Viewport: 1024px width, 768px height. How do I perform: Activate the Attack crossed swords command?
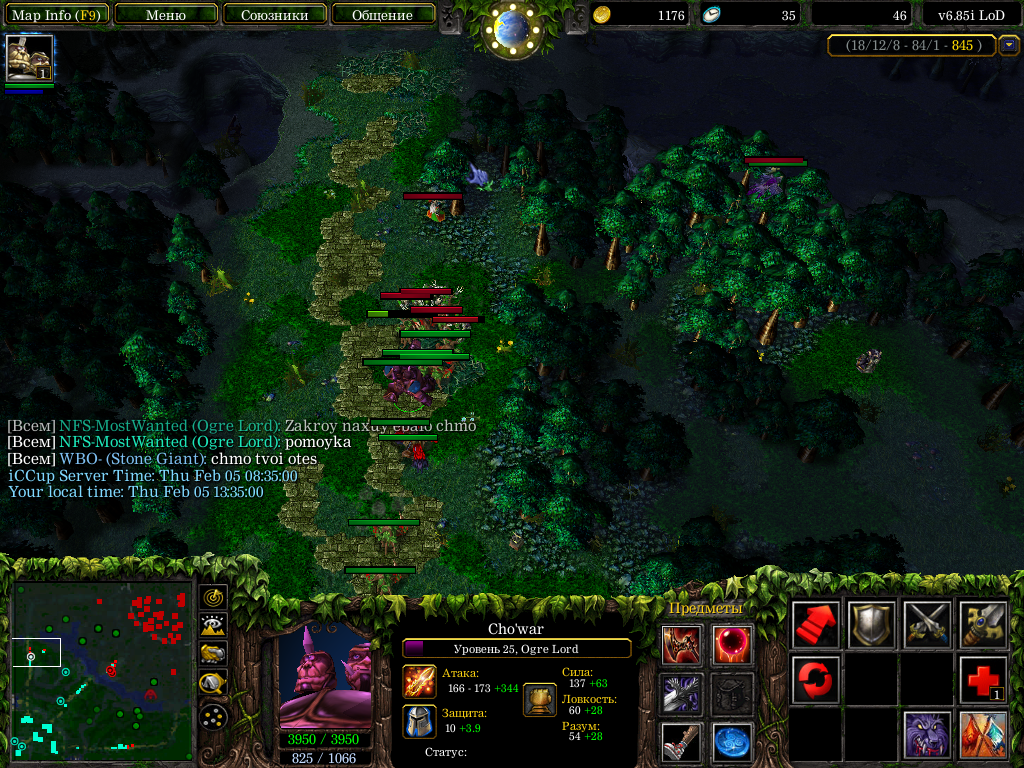(927, 626)
